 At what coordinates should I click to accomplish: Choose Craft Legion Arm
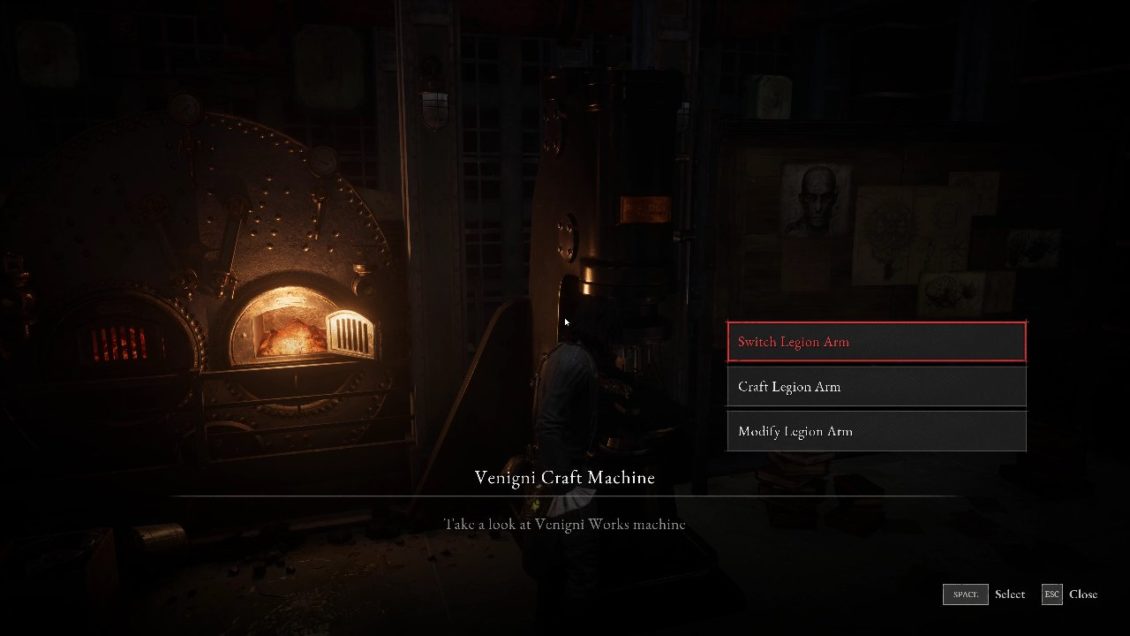click(876, 387)
